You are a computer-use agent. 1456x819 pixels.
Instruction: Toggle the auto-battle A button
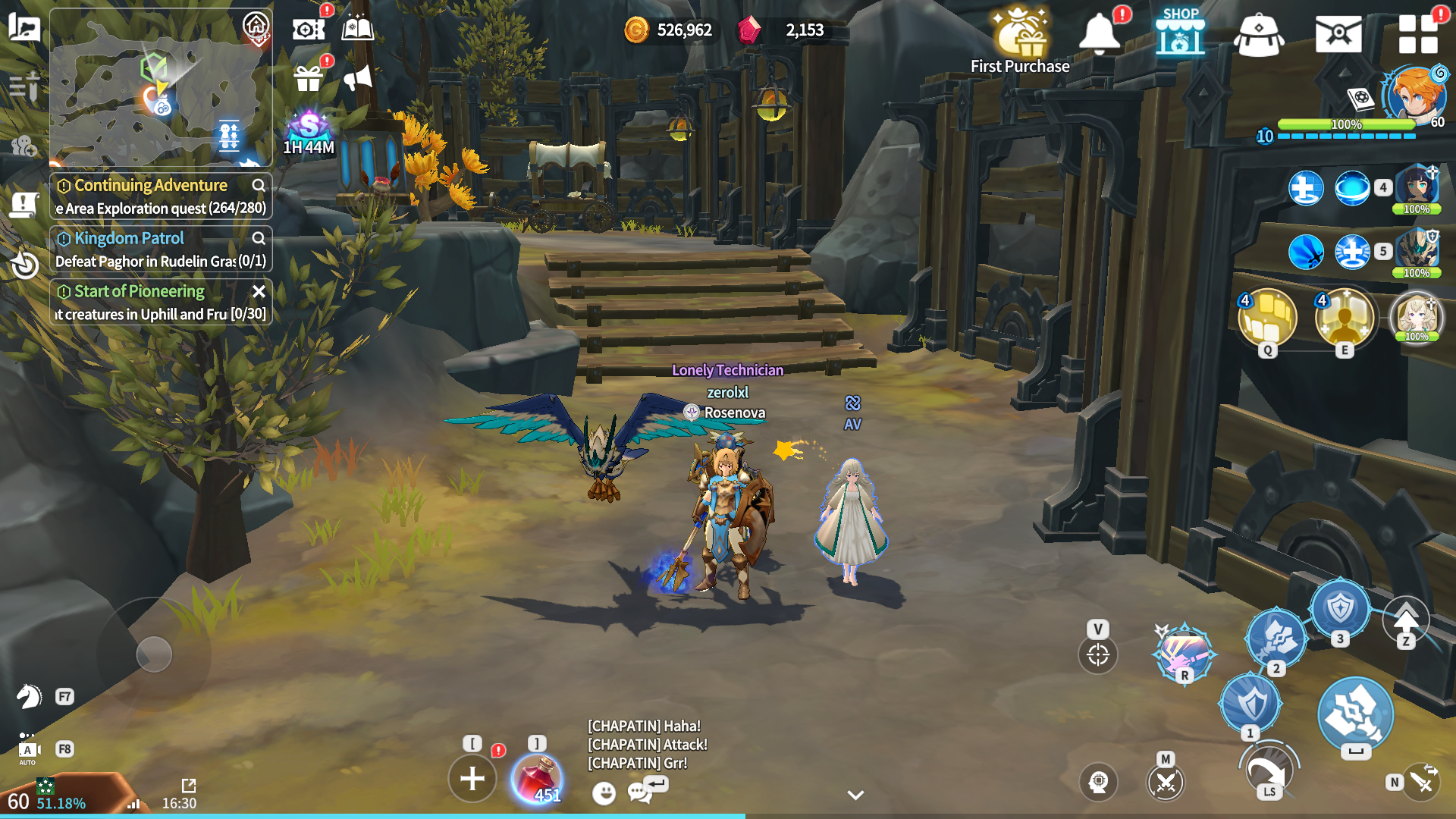28,750
